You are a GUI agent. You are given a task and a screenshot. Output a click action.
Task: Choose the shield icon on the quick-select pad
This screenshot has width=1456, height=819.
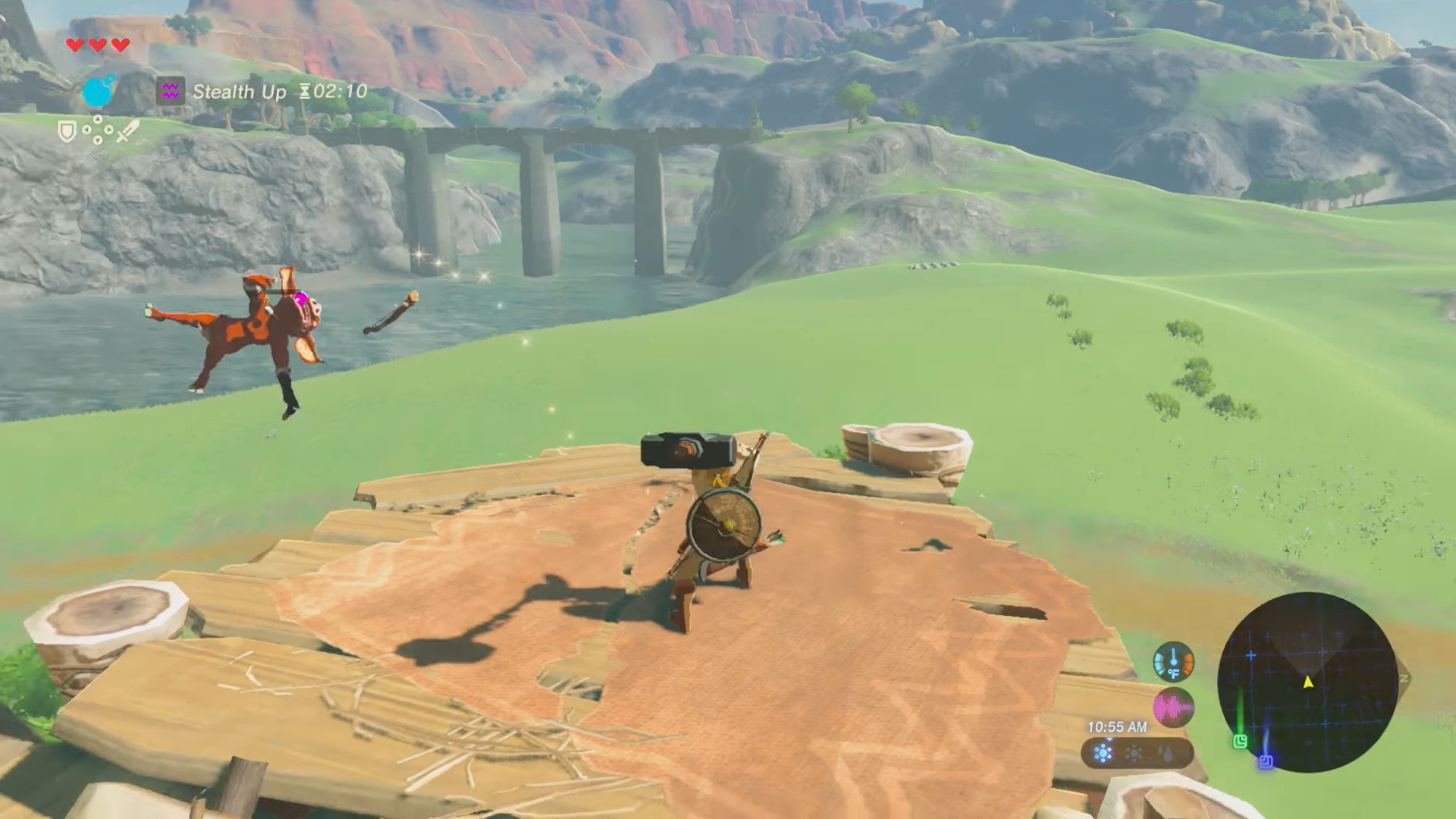coord(67,132)
